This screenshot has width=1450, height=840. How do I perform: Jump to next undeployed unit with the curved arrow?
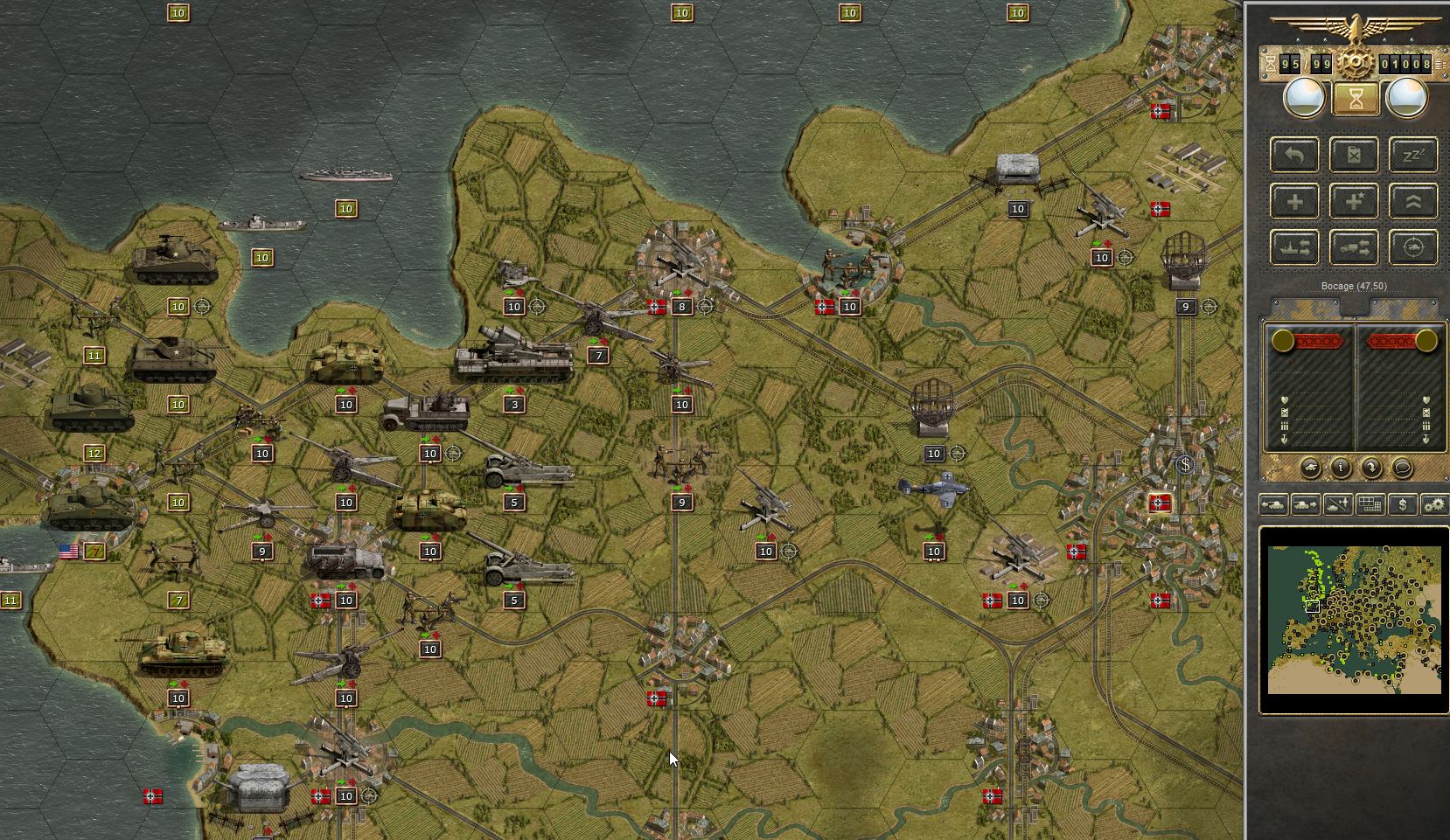click(x=1372, y=468)
